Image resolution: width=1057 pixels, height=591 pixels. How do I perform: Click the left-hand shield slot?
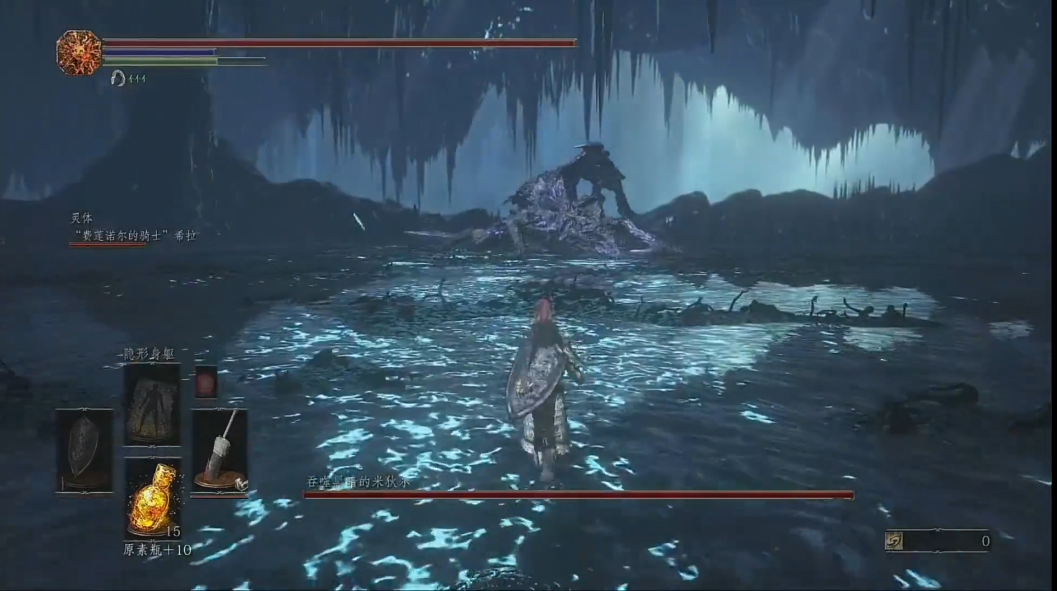click(x=84, y=450)
